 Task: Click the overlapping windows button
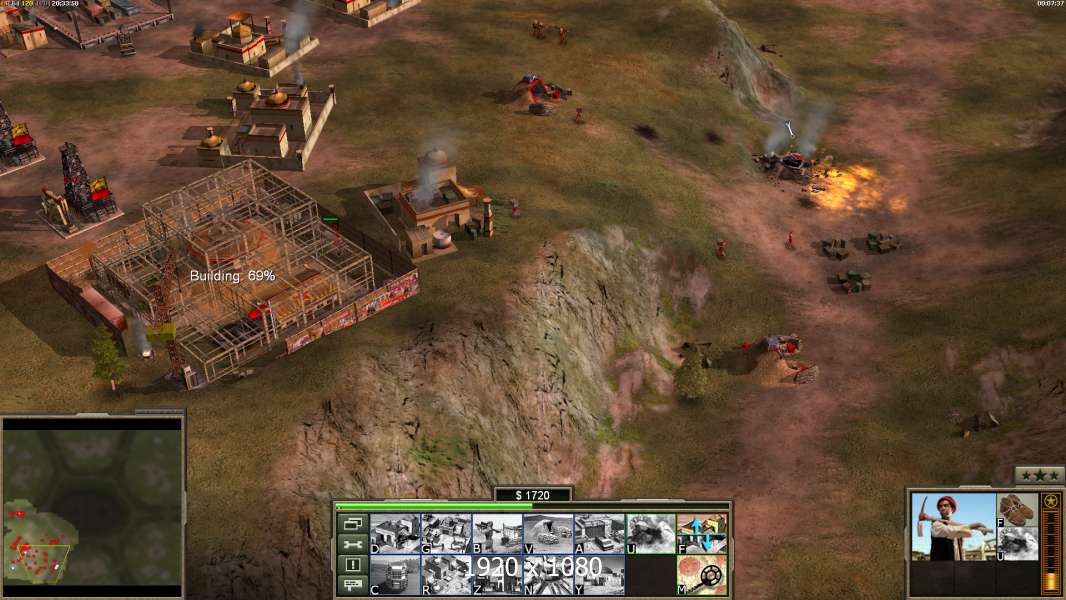352,524
